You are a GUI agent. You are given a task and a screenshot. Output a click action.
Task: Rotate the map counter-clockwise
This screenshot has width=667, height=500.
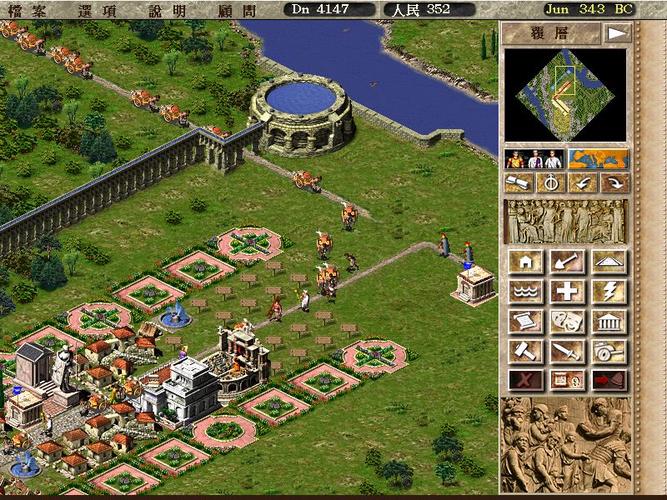click(581, 183)
